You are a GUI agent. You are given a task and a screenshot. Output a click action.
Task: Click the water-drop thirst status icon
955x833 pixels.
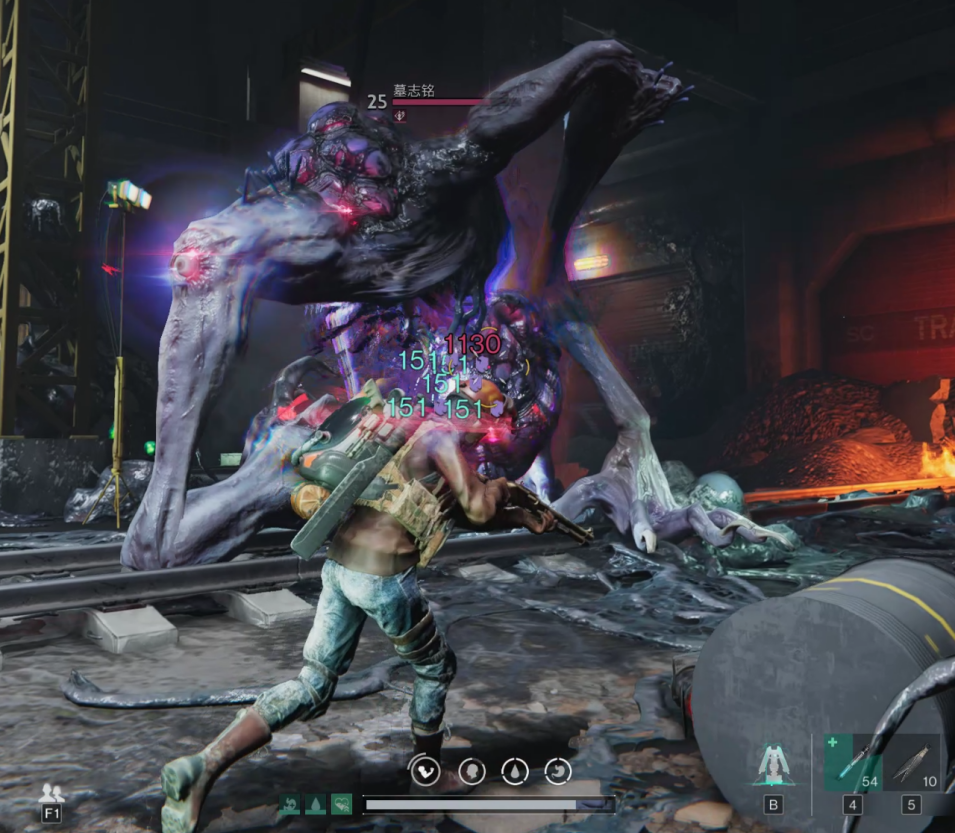[x=515, y=771]
